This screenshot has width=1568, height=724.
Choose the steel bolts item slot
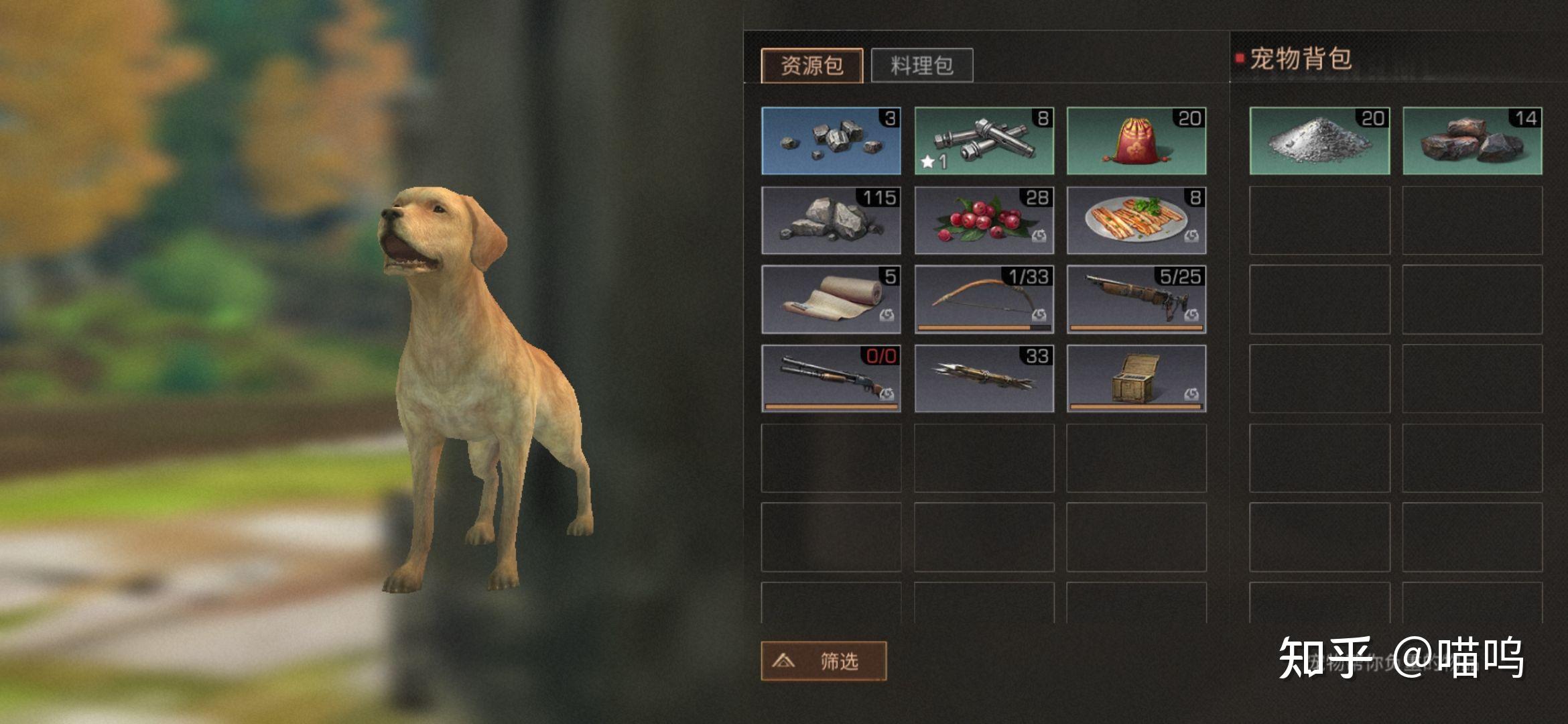coord(984,141)
